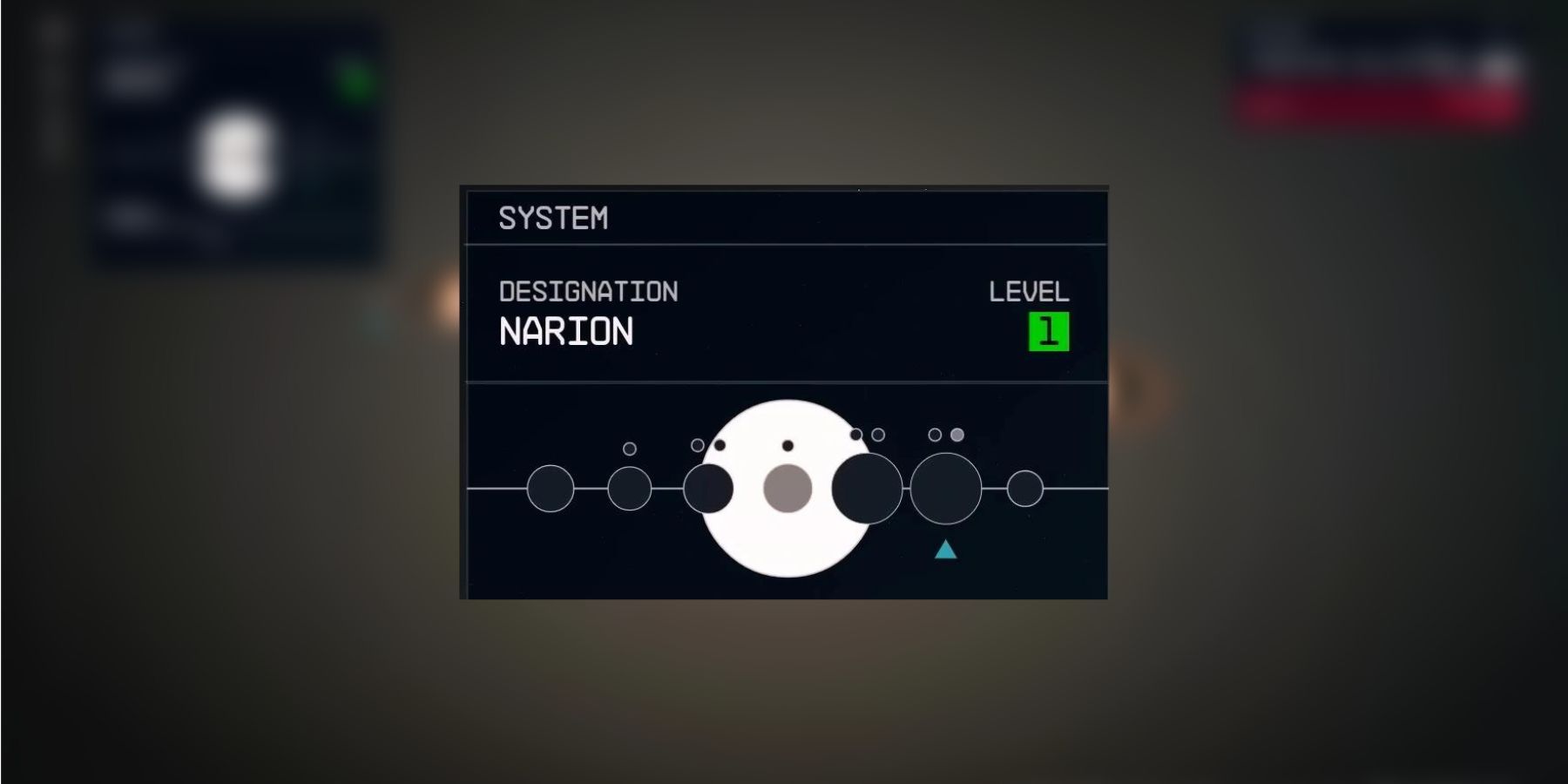1568x784 pixels.
Task: Click the NARION system name
Action: [x=564, y=332]
